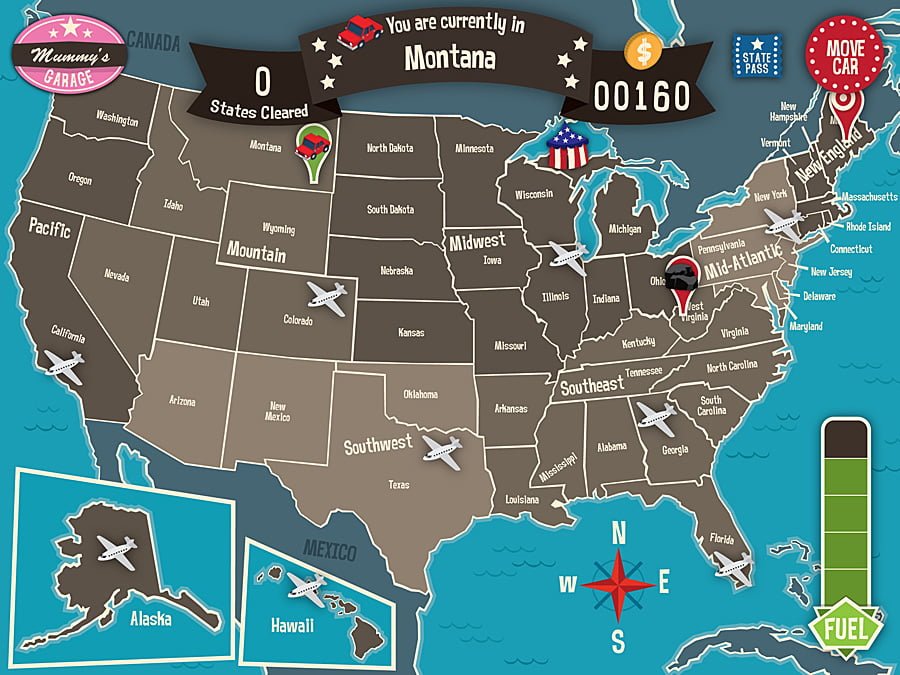Tap the green Fuel badge
900x675 pixels.
pyautogui.click(x=845, y=626)
